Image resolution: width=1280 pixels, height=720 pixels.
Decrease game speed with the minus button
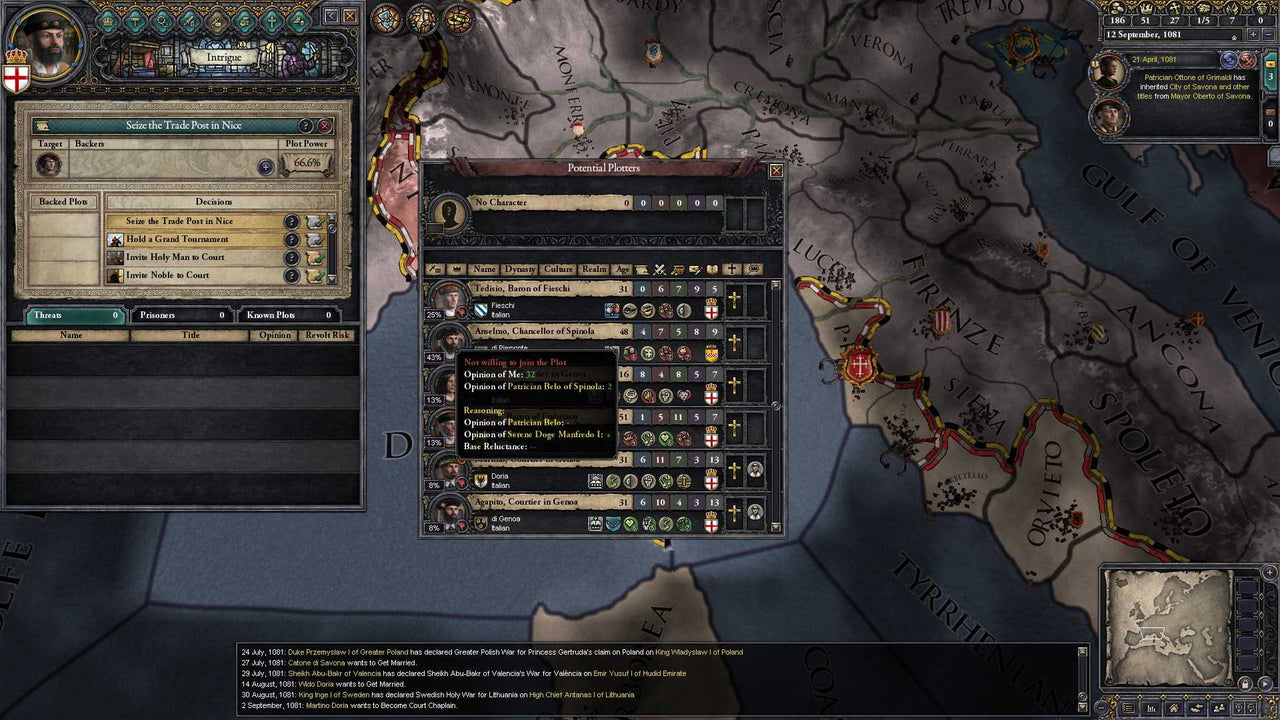1268,34
